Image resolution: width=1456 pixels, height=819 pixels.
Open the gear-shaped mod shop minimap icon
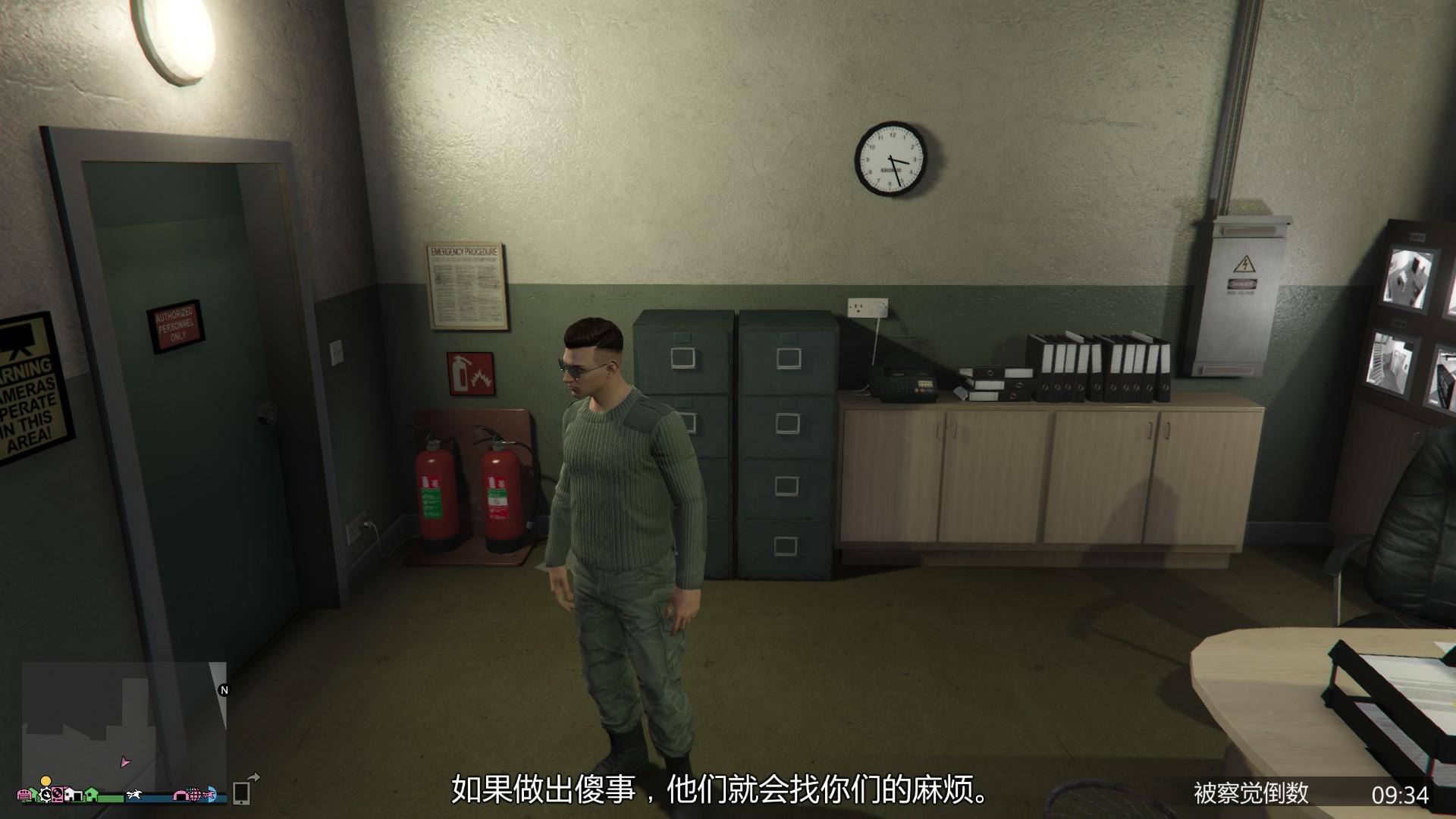[x=45, y=795]
